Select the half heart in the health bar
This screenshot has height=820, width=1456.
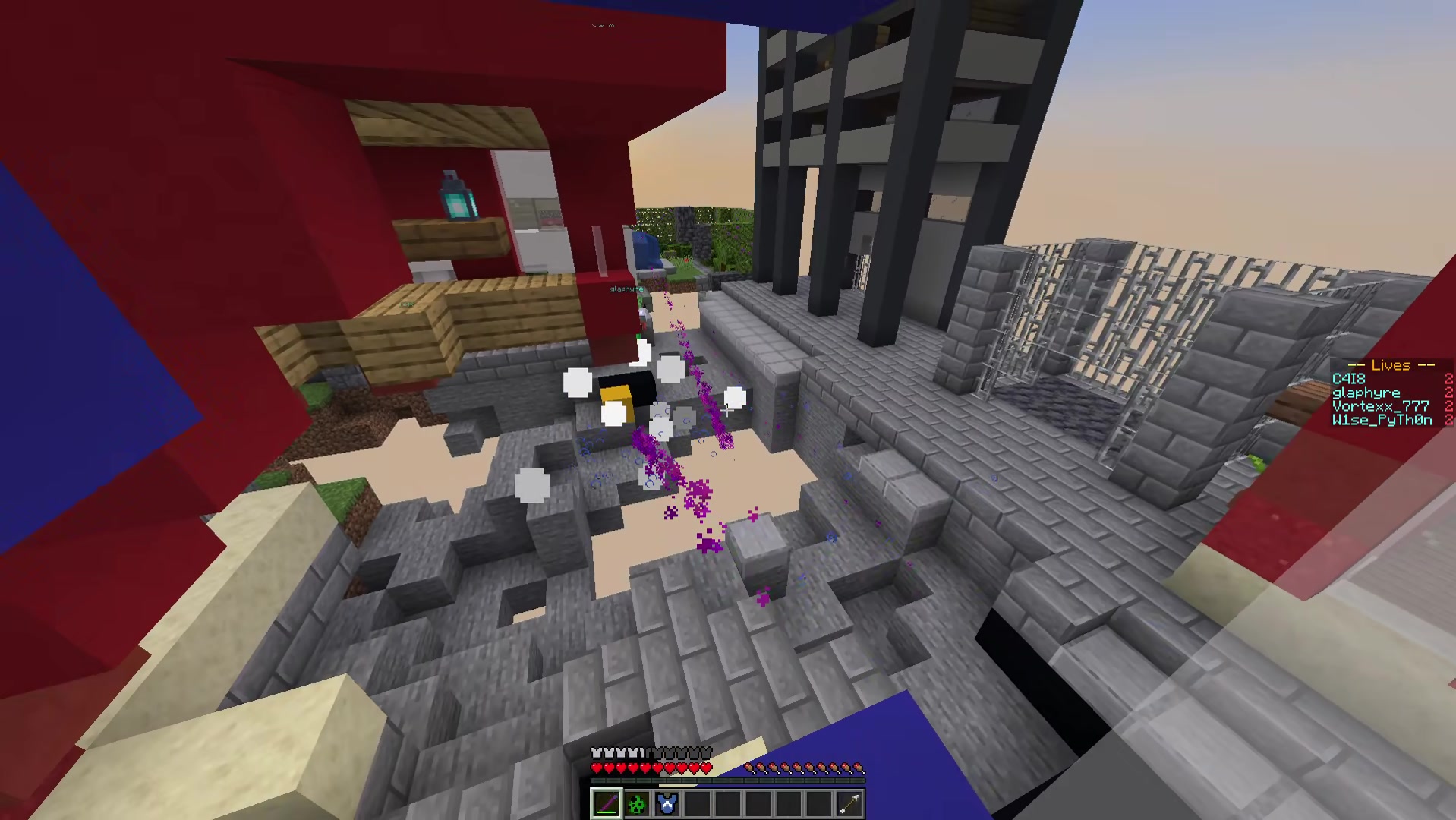pos(705,768)
